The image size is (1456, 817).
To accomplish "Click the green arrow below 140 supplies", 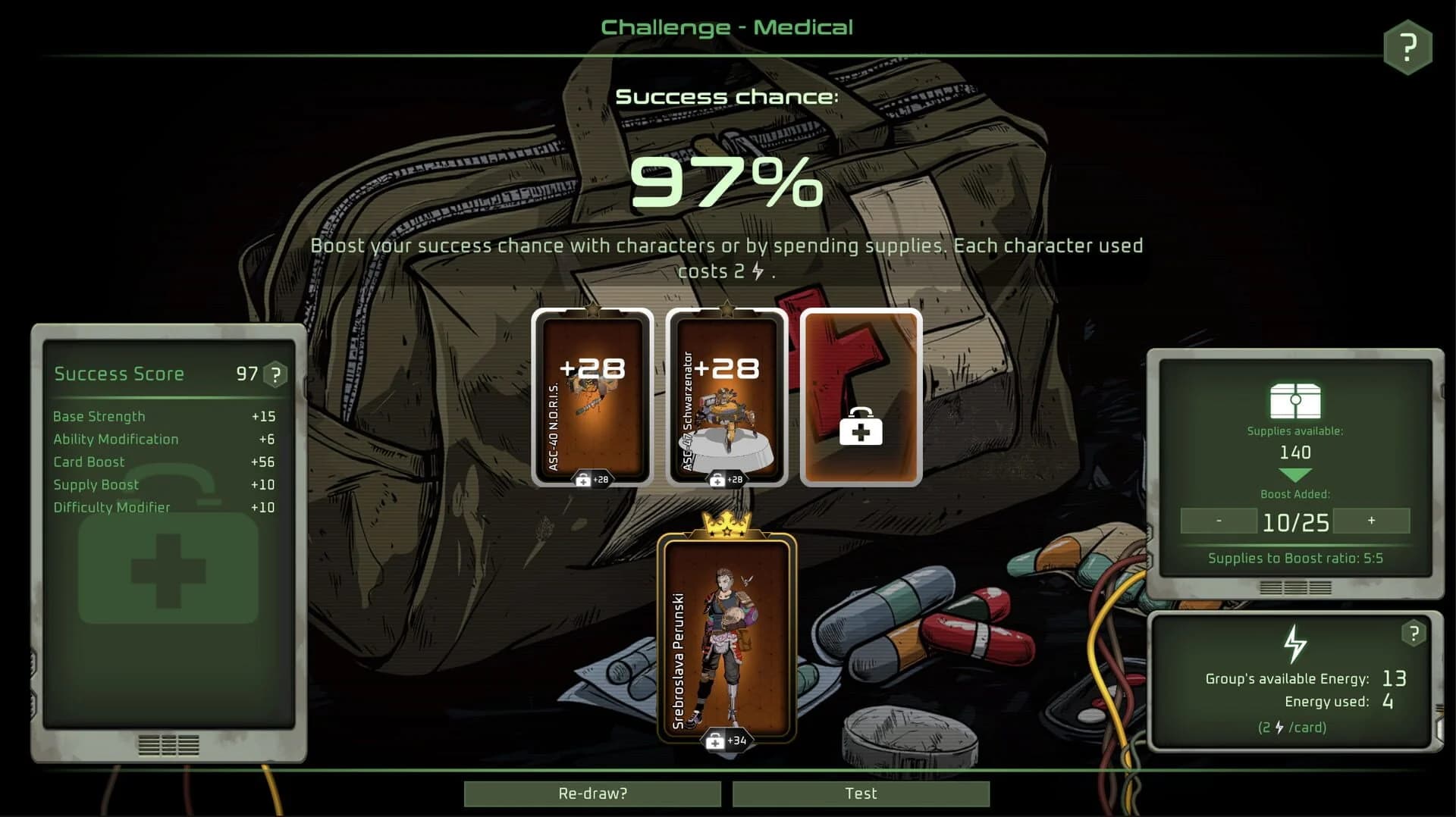I will [x=1295, y=474].
